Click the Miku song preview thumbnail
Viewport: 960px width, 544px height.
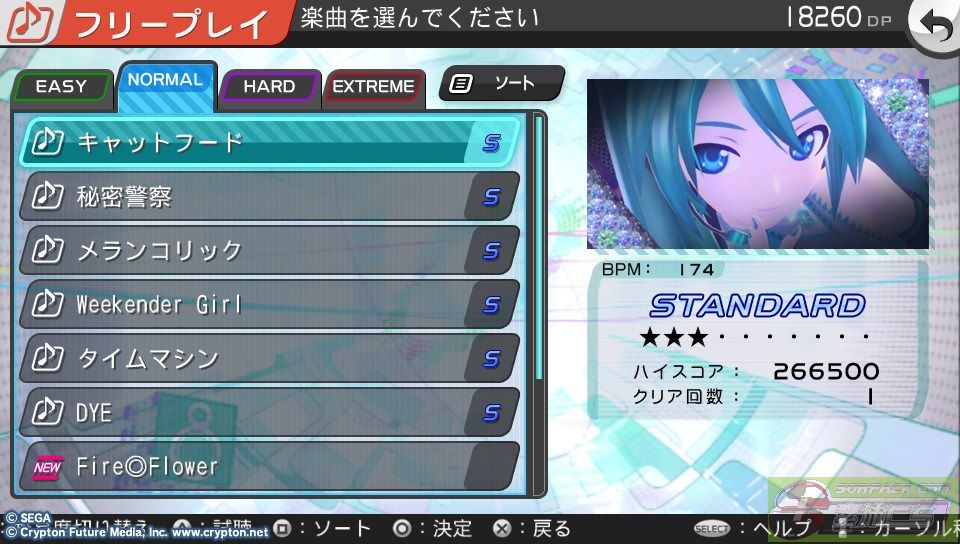click(x=757, y=164)
